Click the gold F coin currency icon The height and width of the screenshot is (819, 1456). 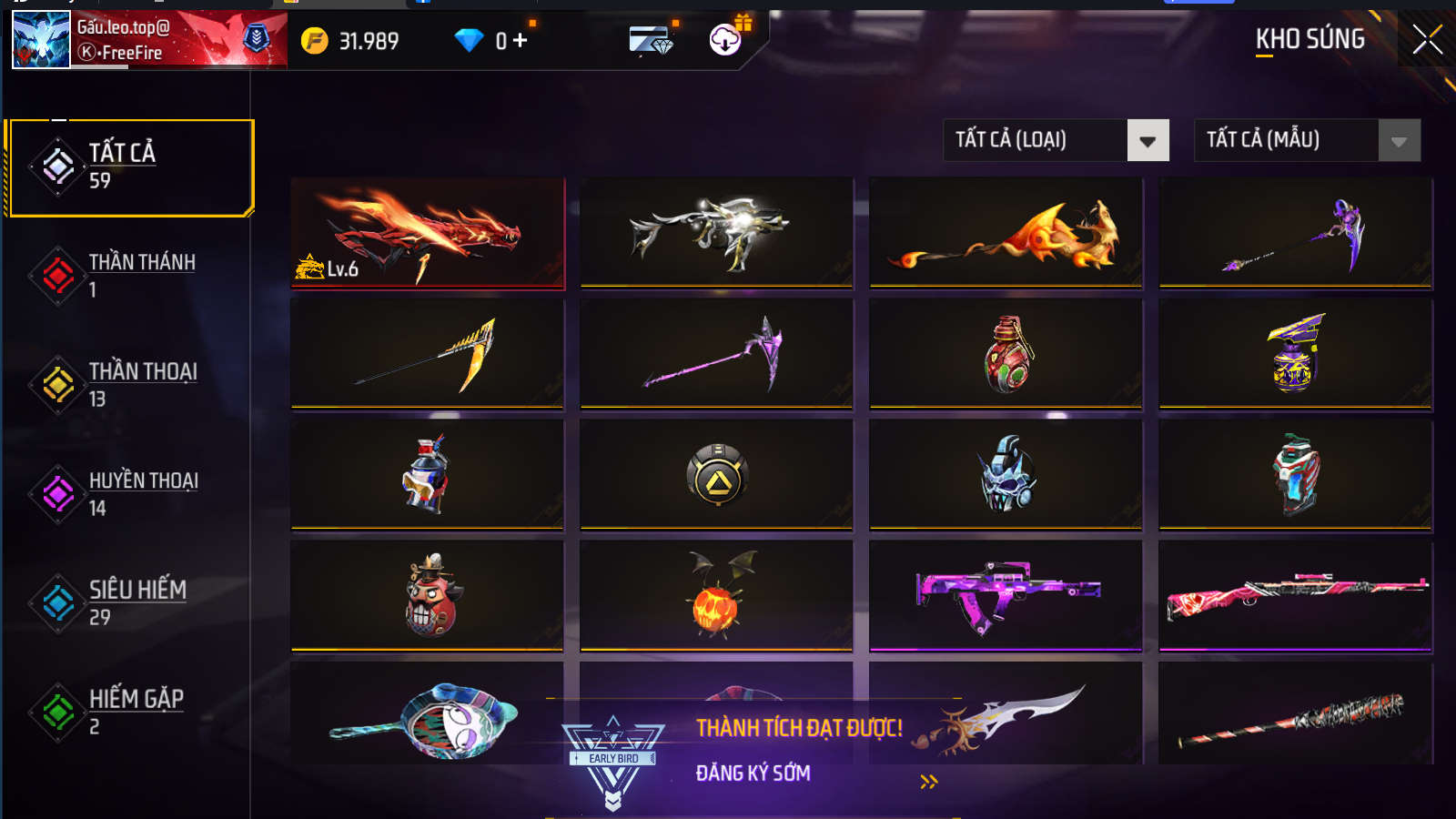315,40
